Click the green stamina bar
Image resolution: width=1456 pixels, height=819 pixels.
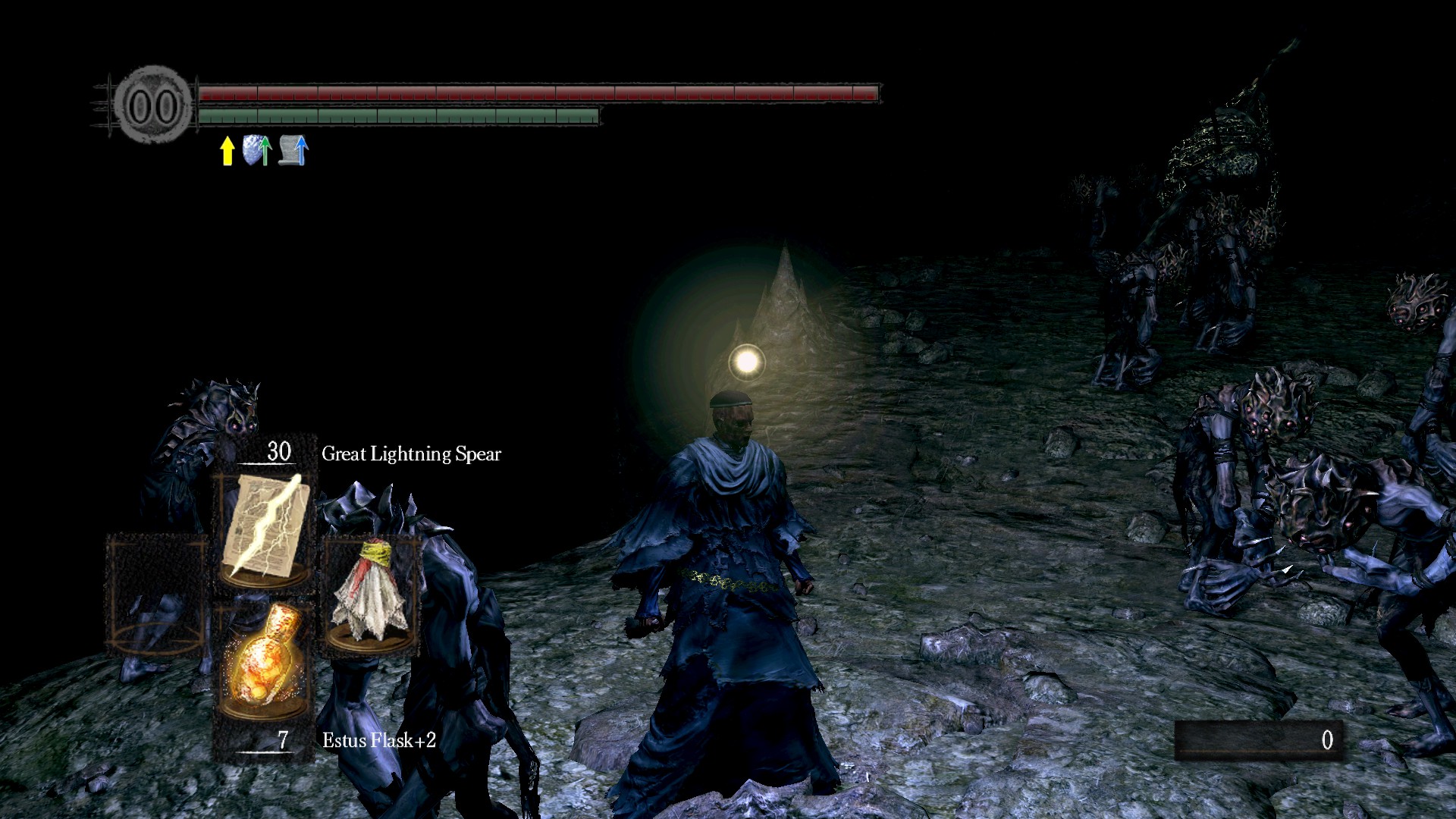coord(398,115)
